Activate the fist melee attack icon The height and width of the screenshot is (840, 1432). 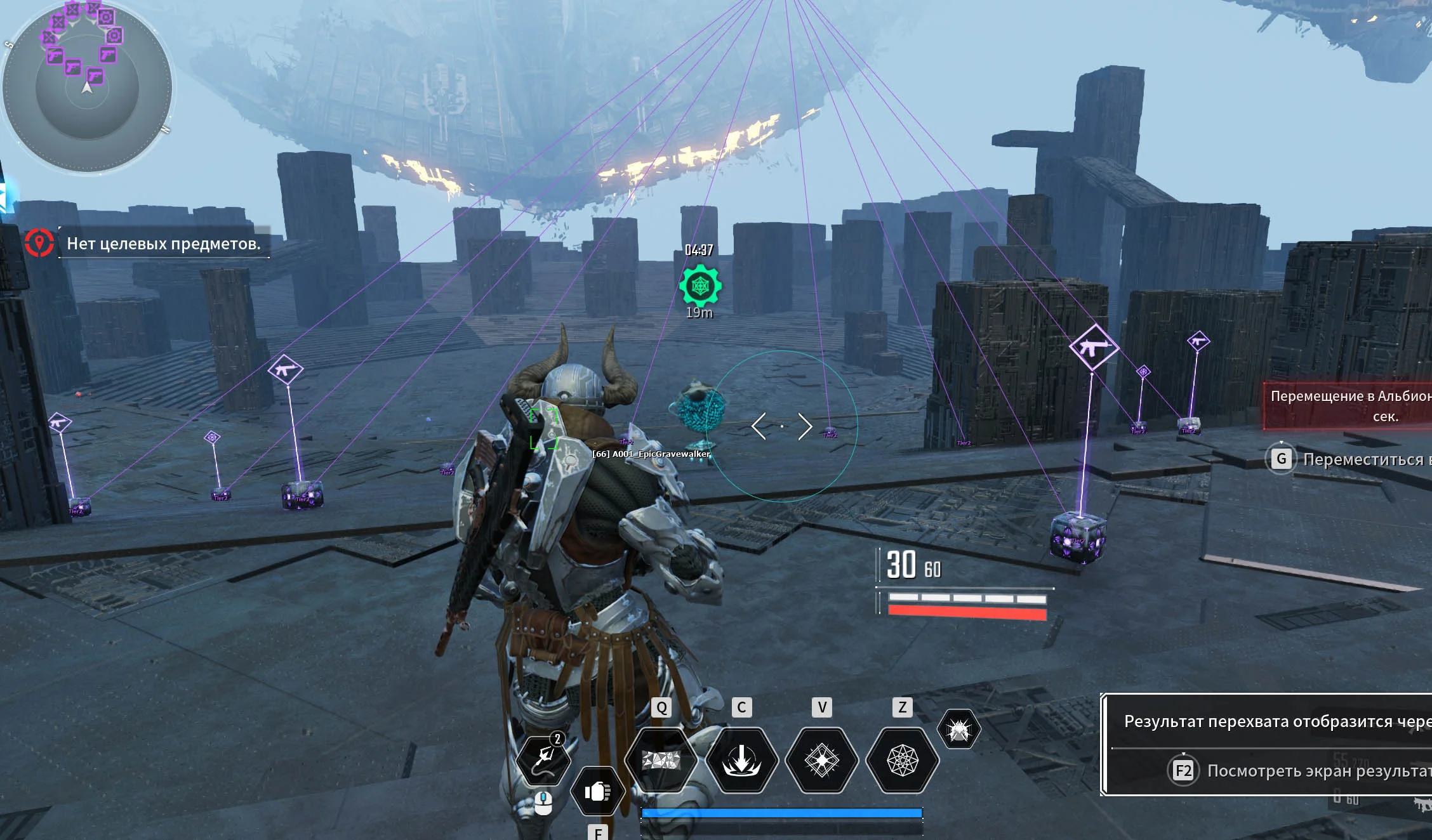click(x=597, y=791)
